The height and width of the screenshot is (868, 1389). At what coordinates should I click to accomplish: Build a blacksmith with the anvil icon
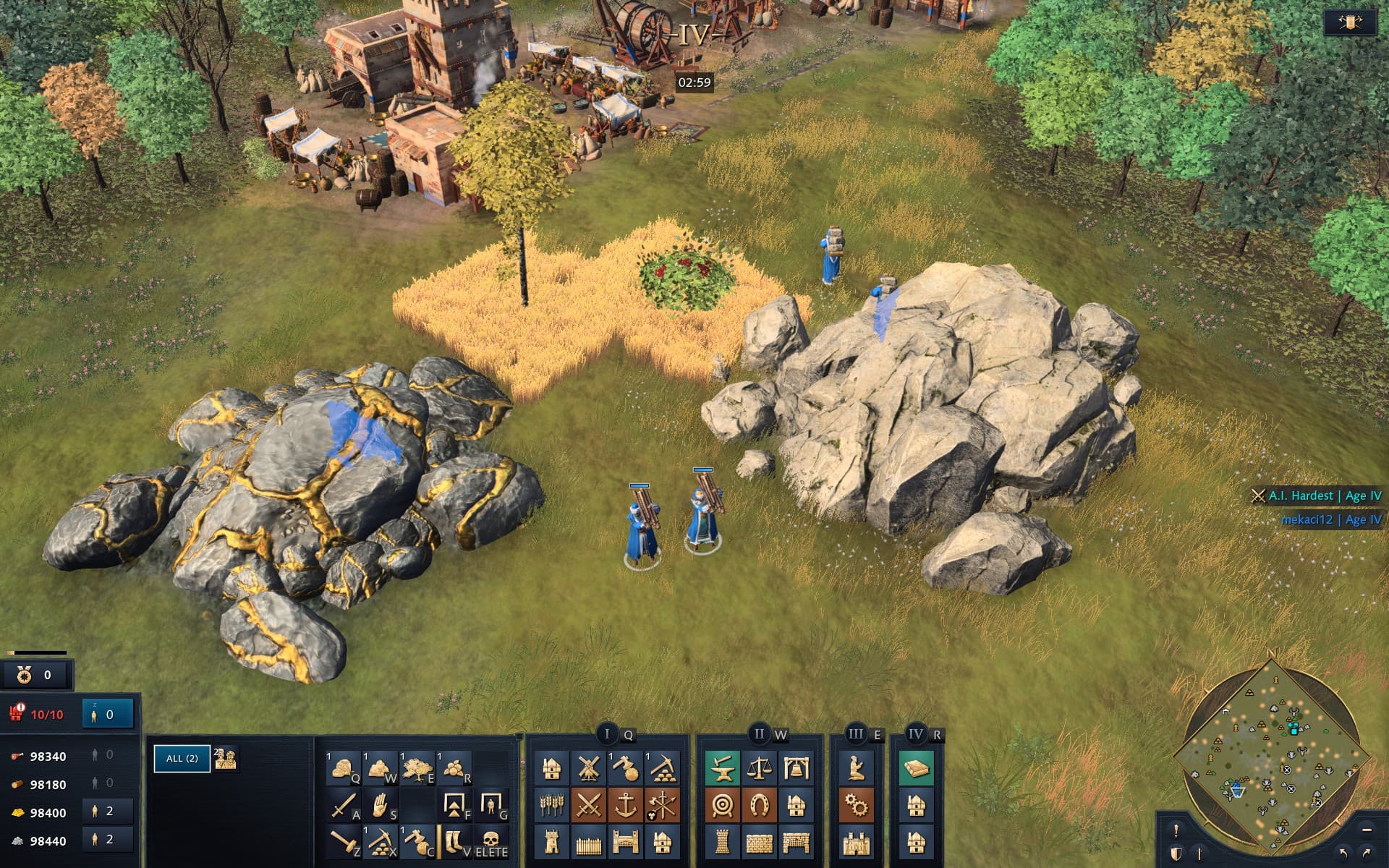722,768
